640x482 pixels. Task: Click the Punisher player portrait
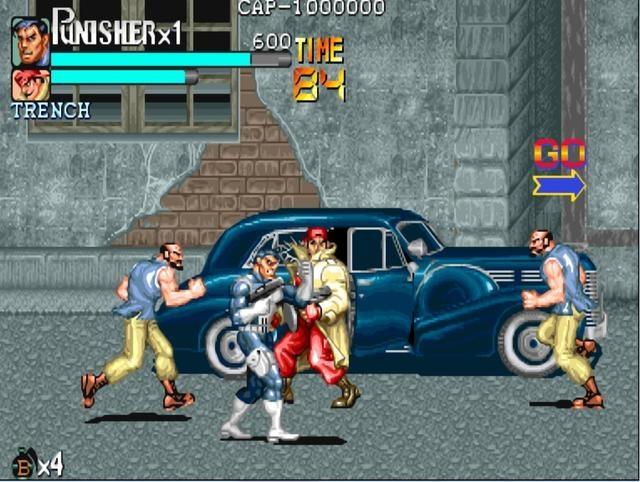click(x=30, y=41)
